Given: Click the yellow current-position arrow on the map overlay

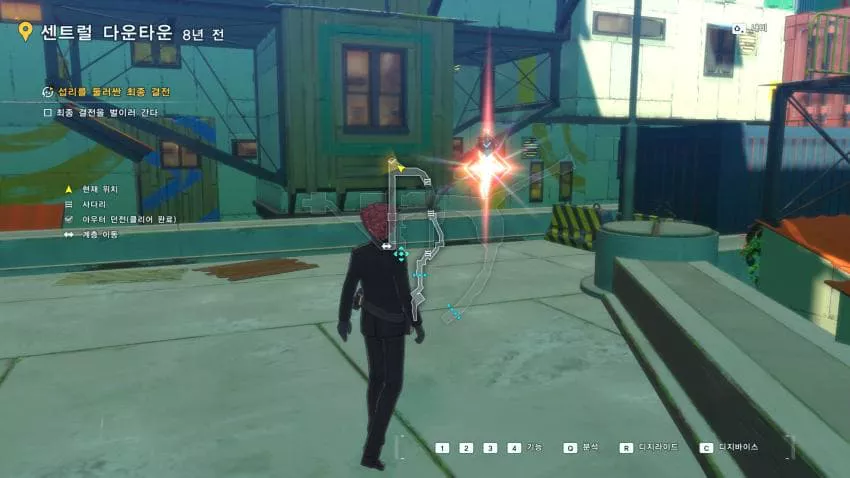Looking at the screenshot, I should tap(399, 168).
